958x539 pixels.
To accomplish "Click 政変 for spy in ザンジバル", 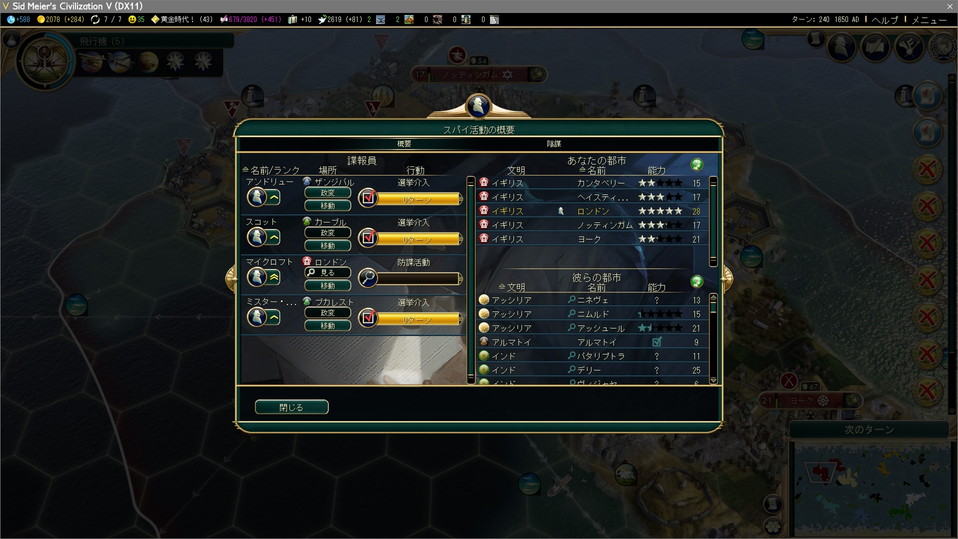I will coord(328,193).
